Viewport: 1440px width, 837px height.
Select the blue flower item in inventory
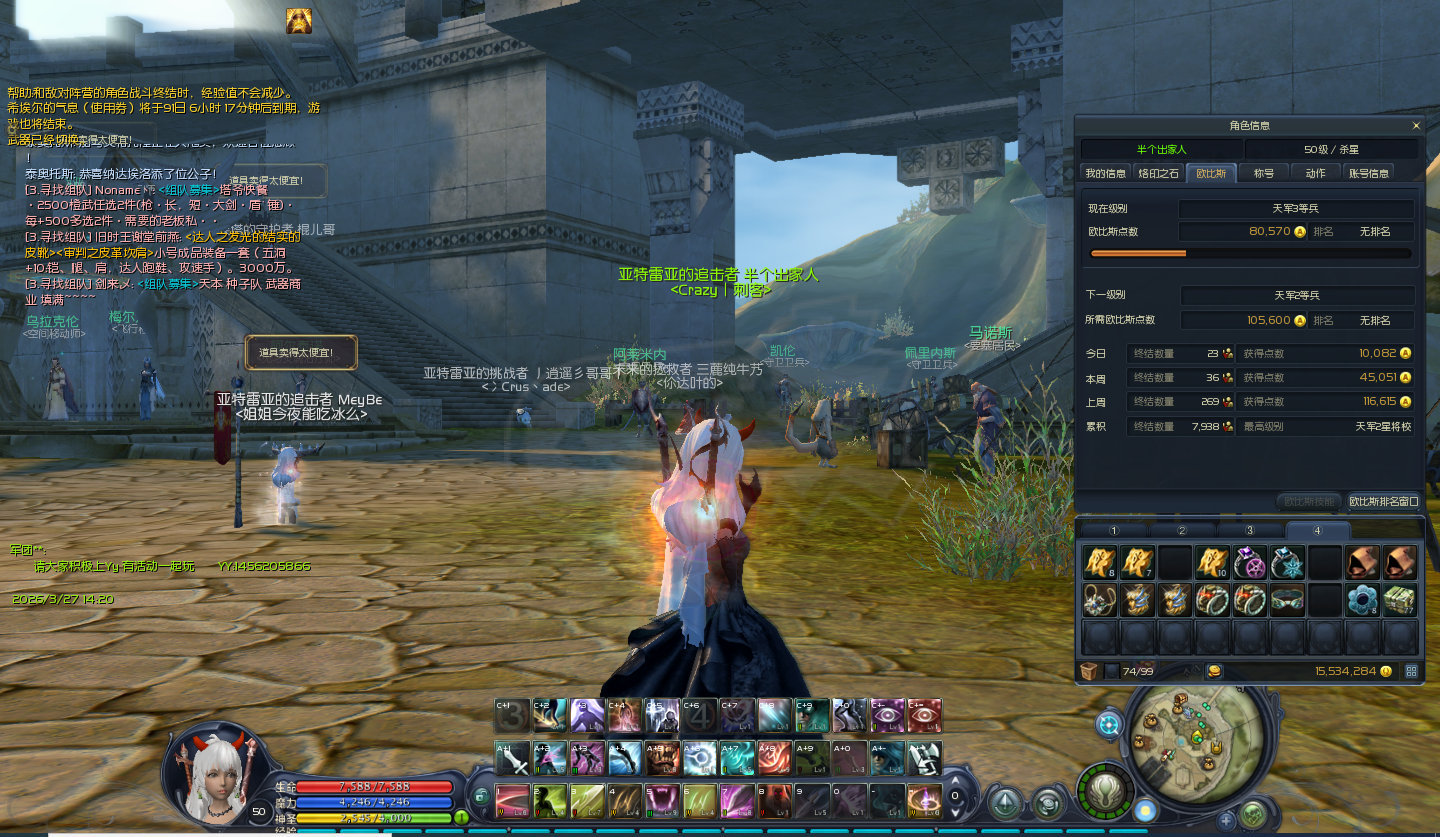[x=1363, y=600]
